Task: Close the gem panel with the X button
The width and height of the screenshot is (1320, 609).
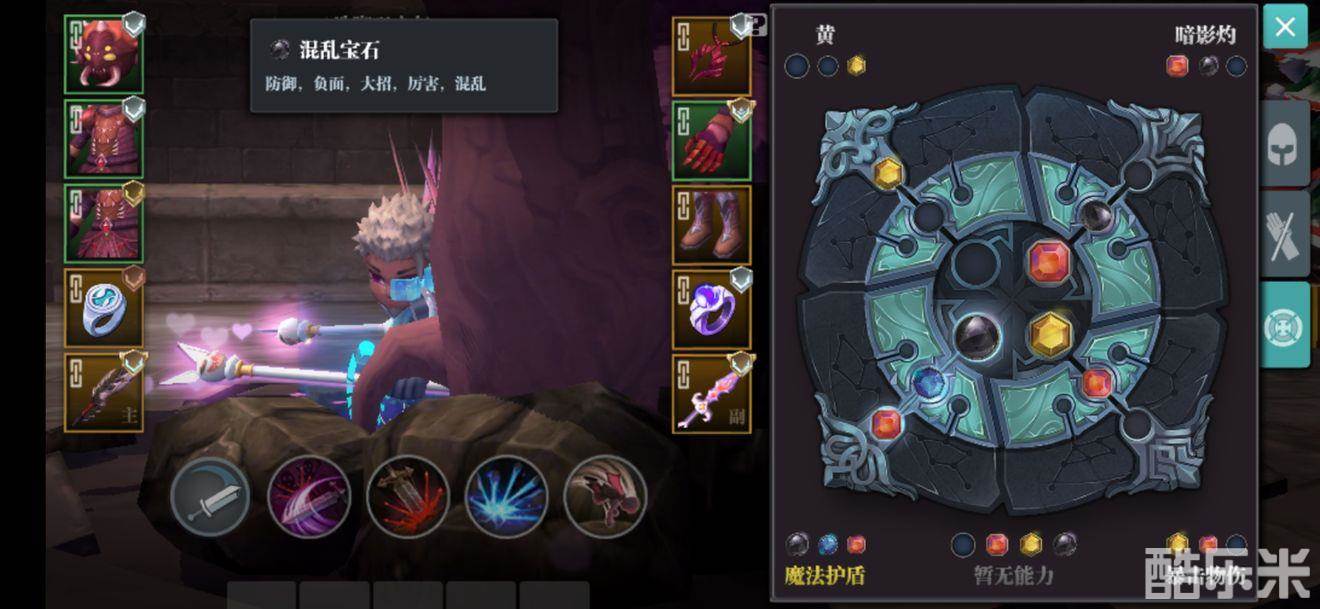Action: click(x=1285, y=27)
